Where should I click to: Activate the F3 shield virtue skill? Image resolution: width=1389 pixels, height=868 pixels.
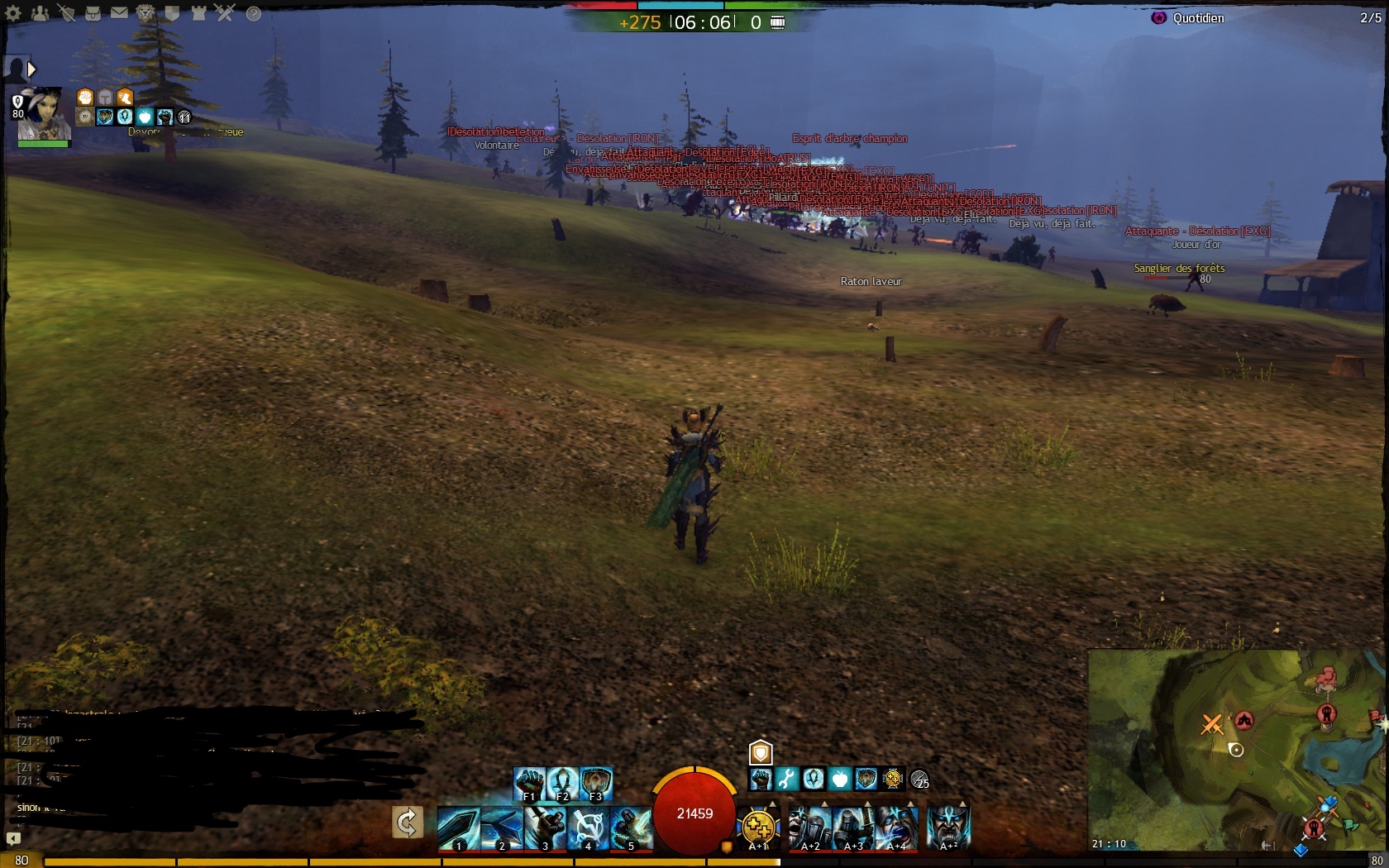click(596, 783)
